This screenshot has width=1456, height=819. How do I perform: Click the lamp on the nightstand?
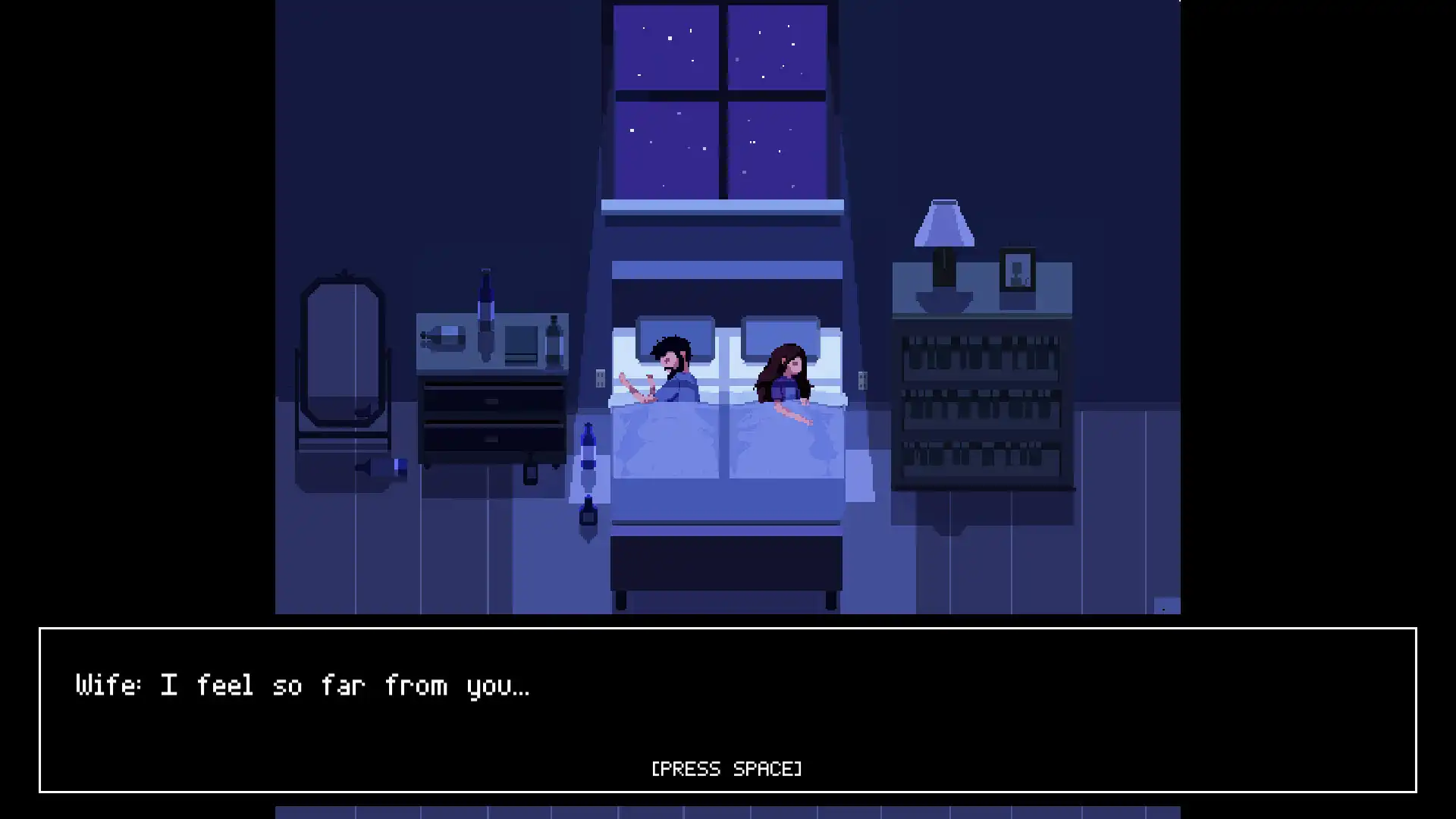coord(944,250)
